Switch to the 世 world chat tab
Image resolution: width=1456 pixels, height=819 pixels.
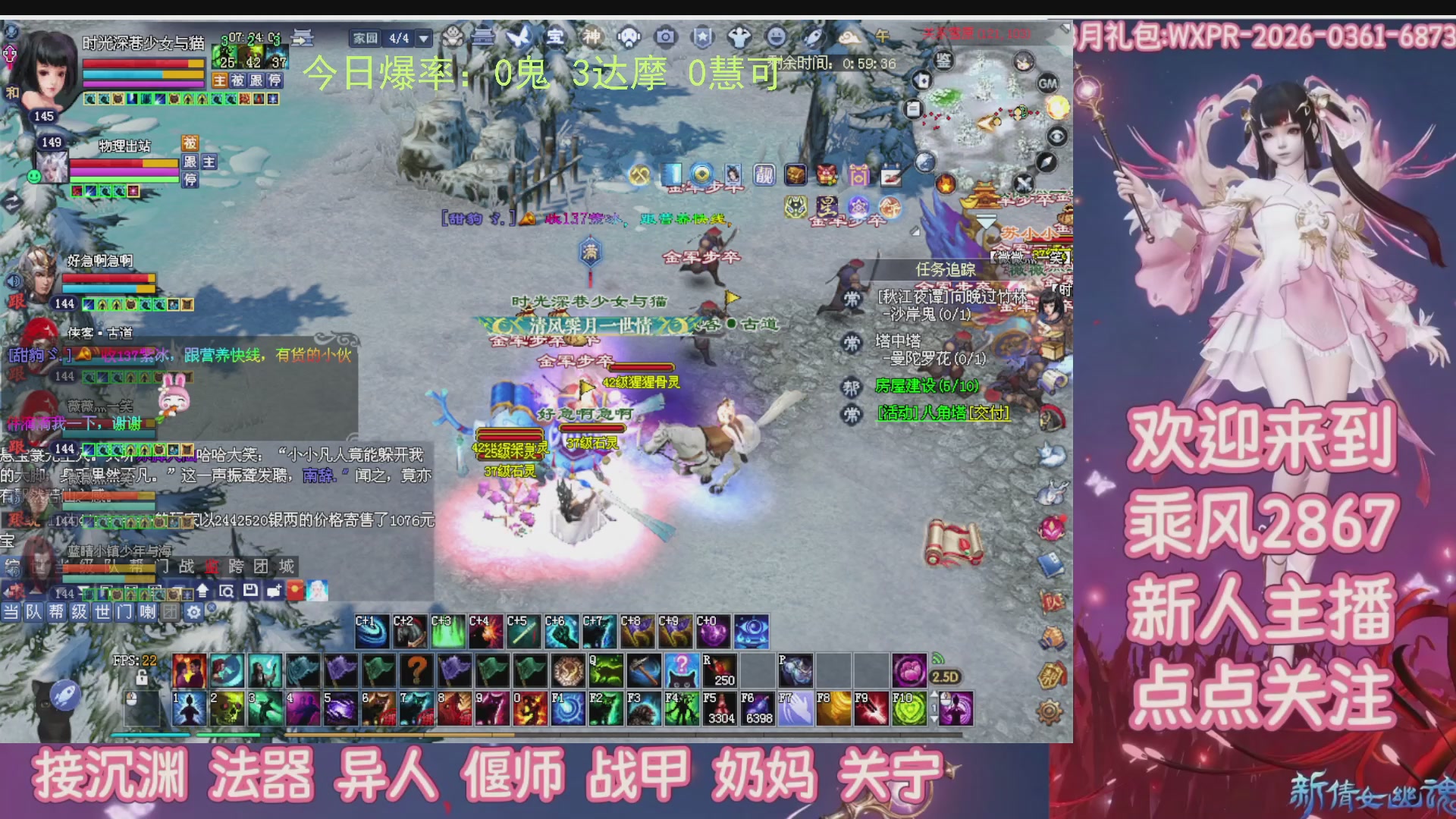[x=102, y=612]
